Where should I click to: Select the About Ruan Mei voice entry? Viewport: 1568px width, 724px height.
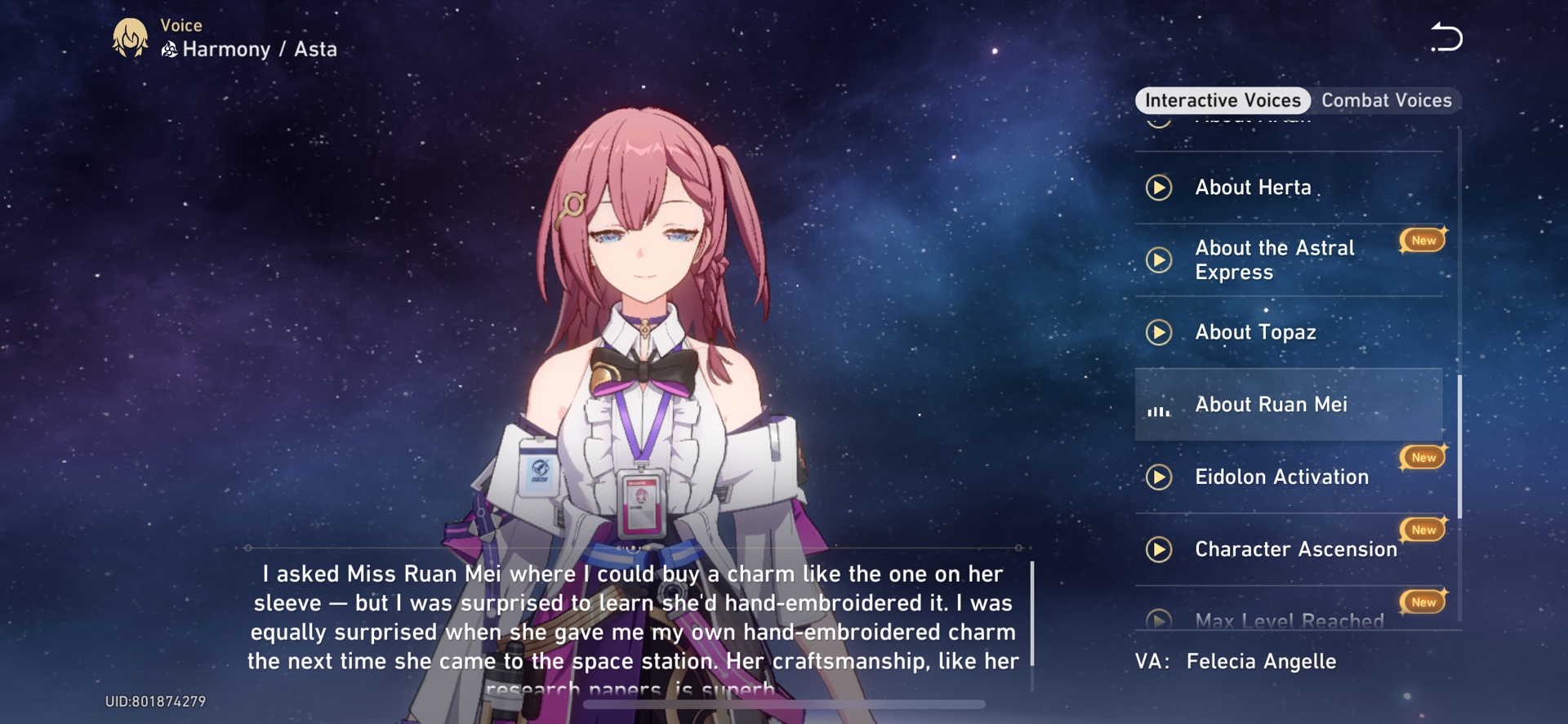coord(1287,403)
